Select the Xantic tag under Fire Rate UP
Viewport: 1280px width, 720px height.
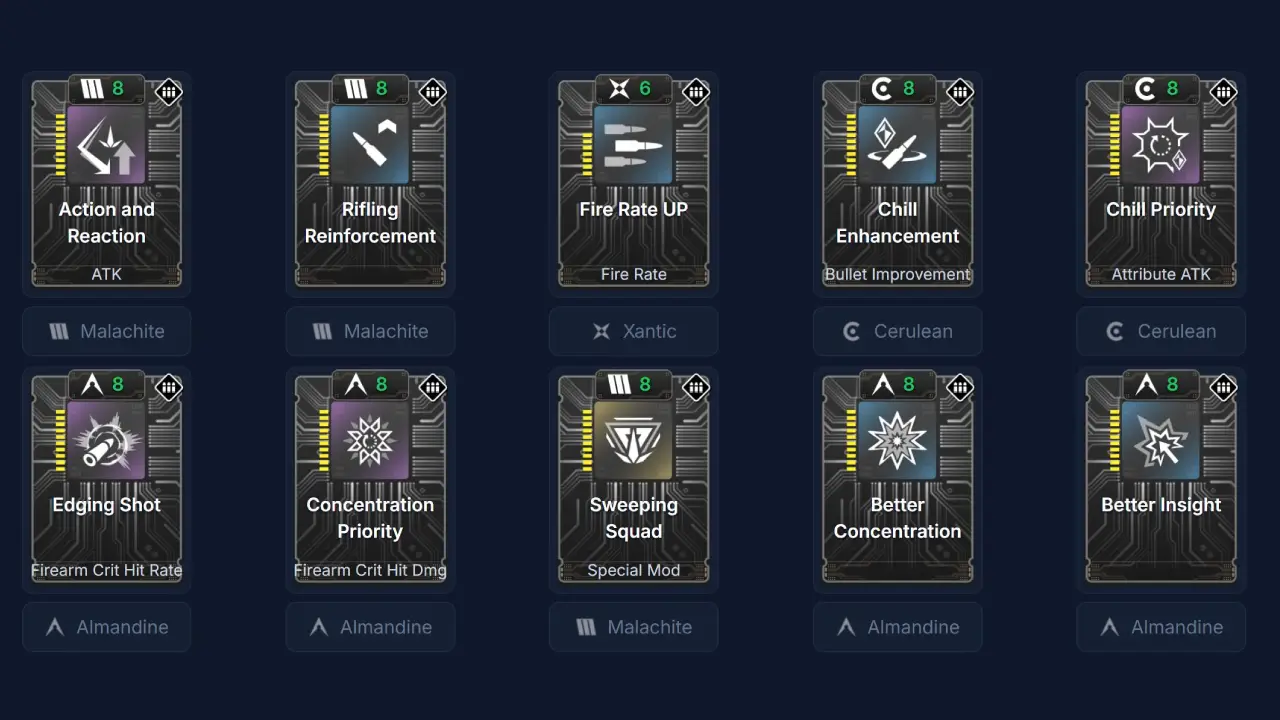[633, 331]
